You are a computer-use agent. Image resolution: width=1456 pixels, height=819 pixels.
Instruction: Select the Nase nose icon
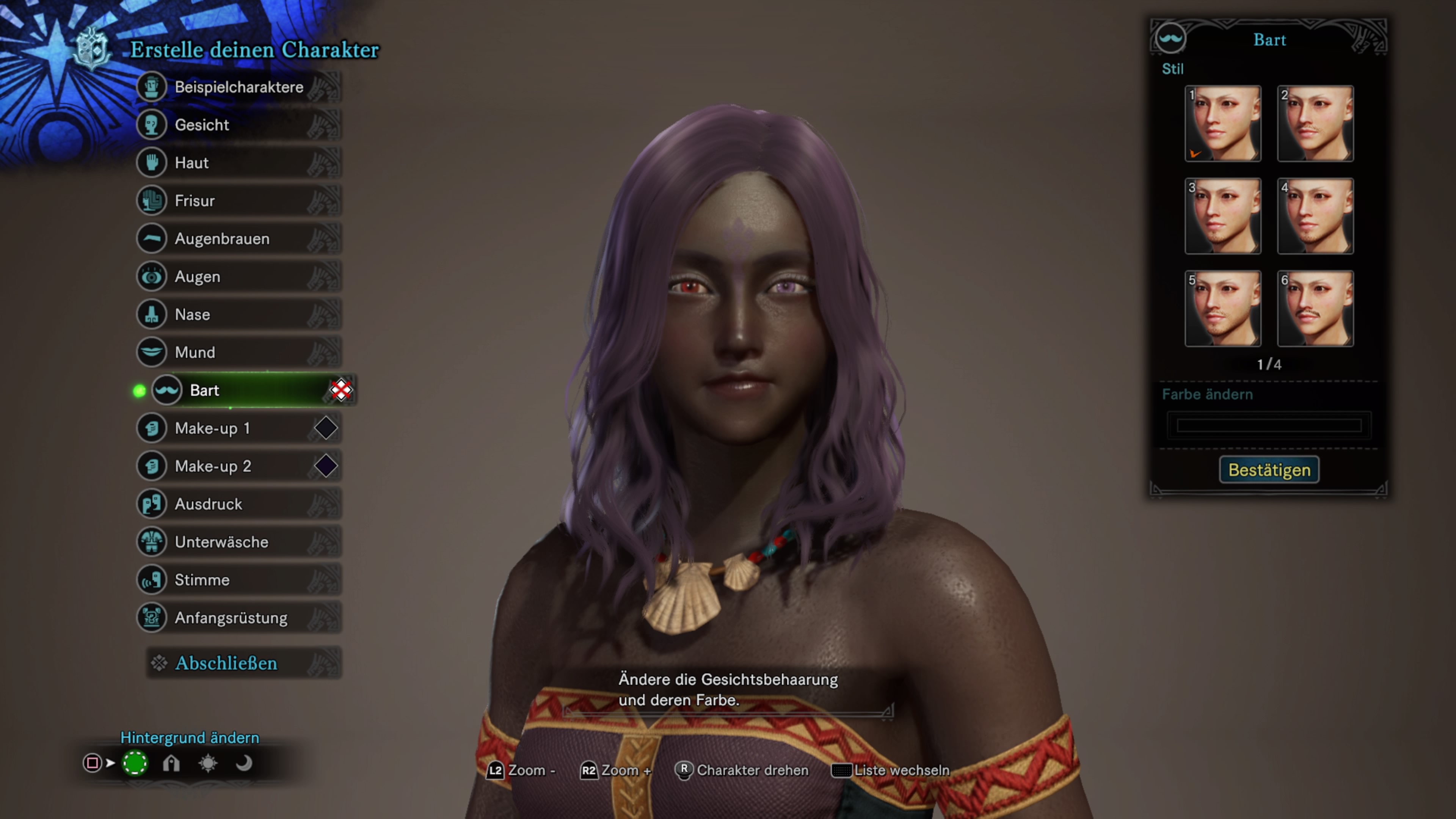coord(152,314)
